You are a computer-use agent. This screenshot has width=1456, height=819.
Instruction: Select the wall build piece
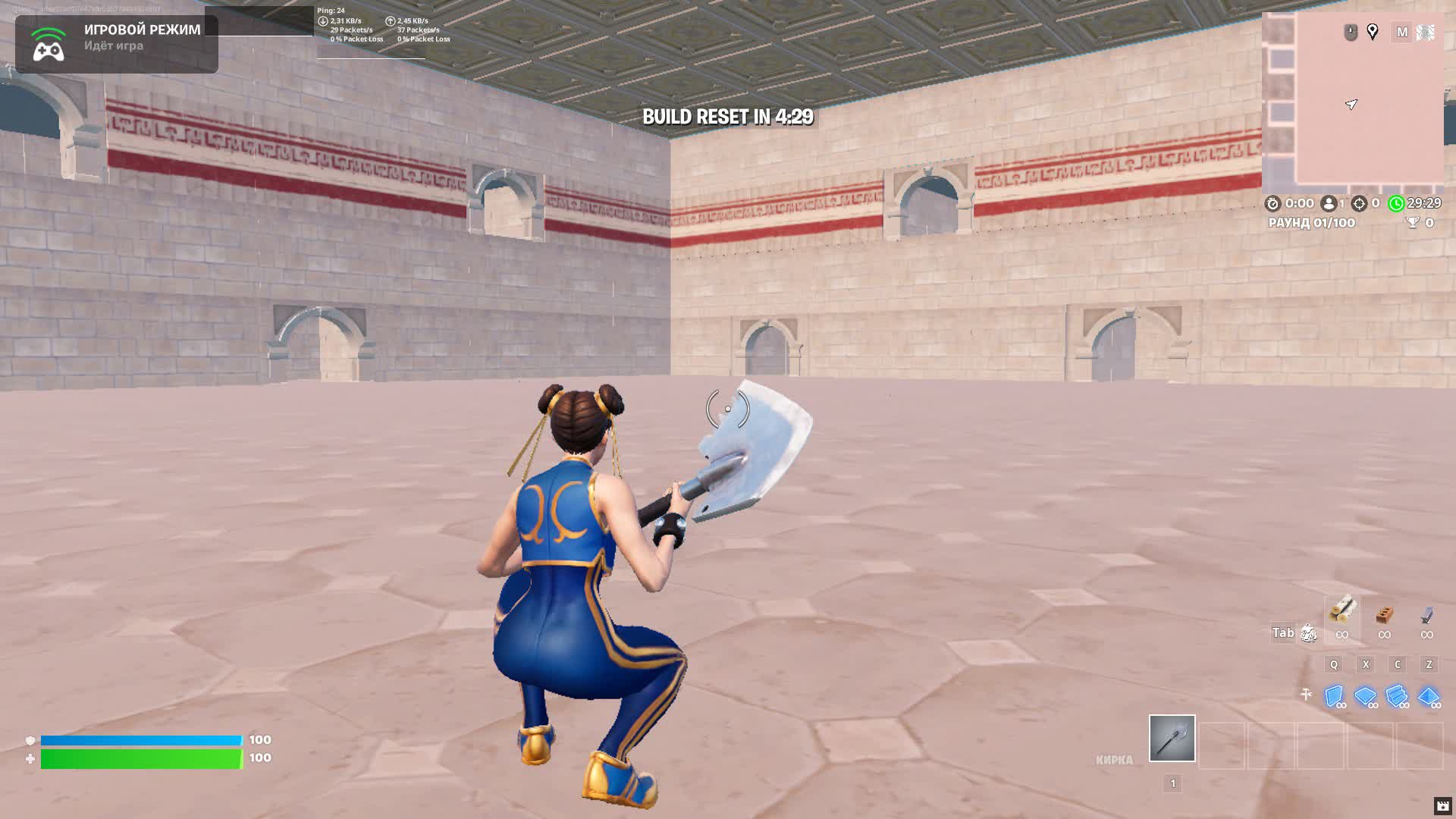tap(1335, 695)
